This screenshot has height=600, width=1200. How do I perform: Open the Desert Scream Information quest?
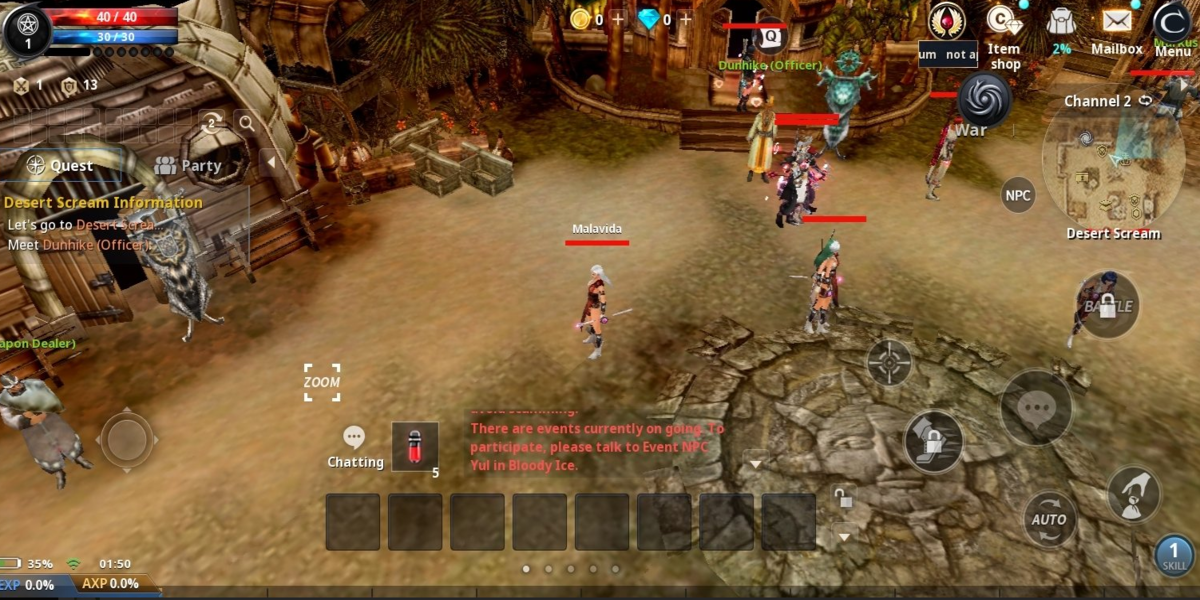103,202
